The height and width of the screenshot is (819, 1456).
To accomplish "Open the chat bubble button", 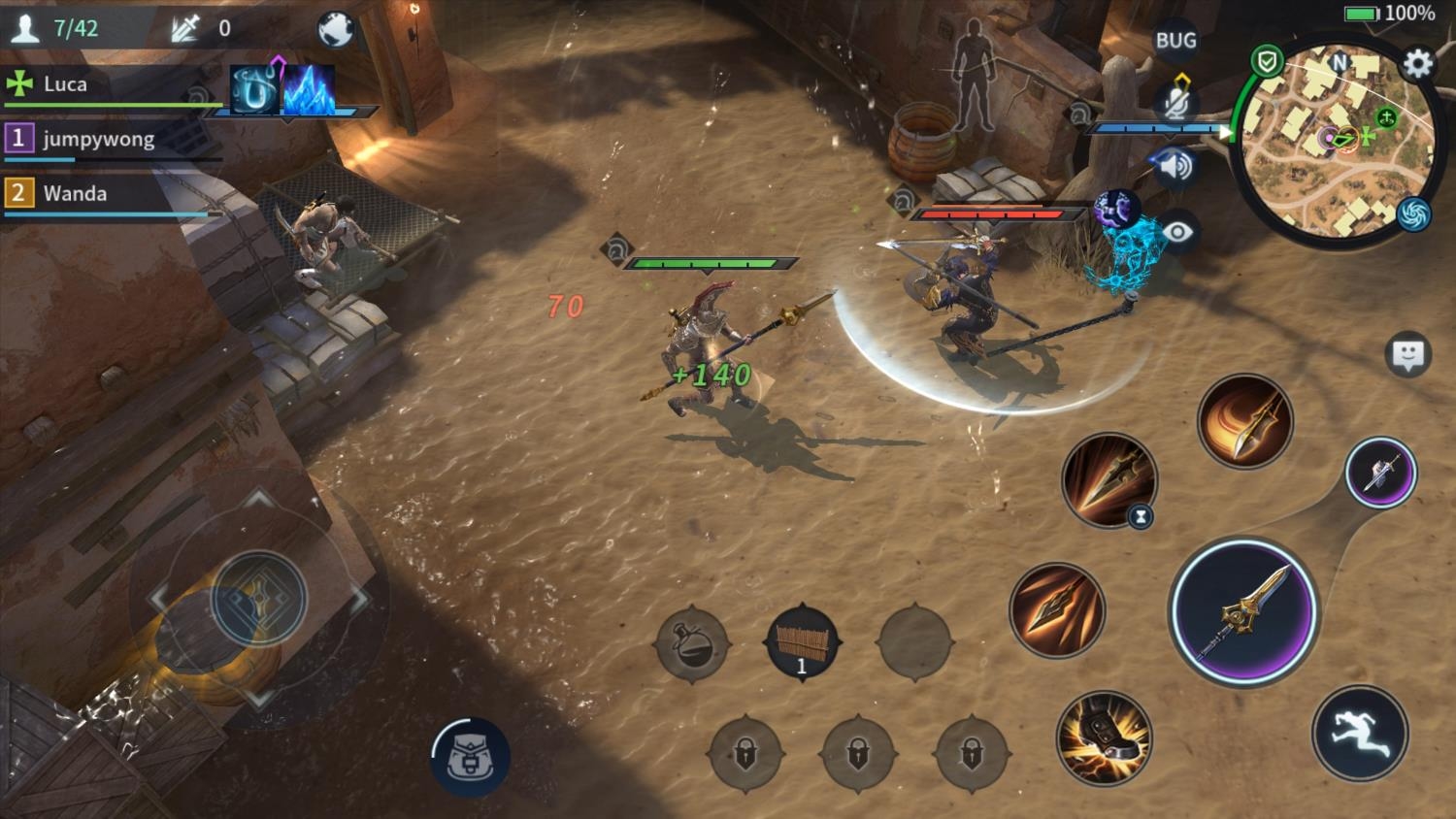I will tap(1407, 355).
